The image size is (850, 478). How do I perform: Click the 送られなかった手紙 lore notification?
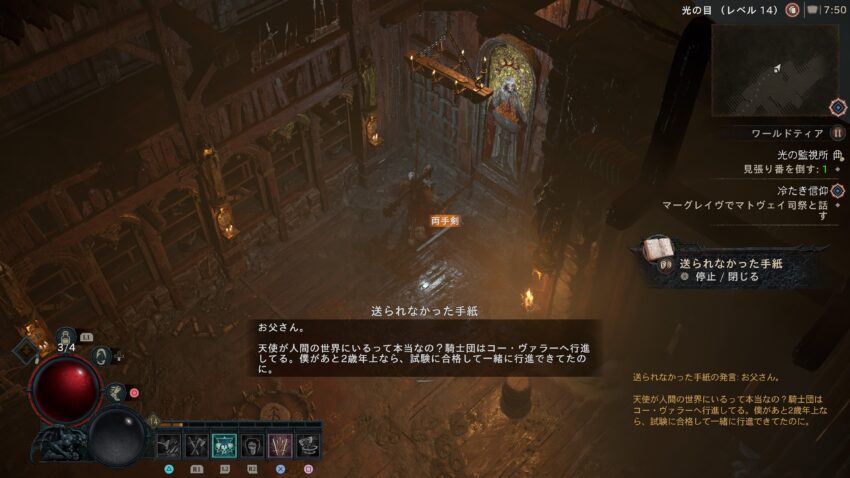tap(731, 263)
